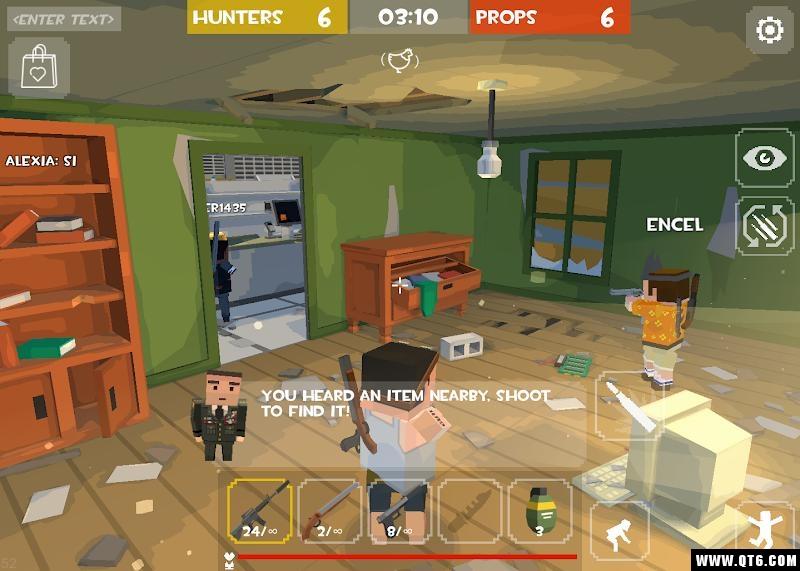
Task: Choose the knife melee slot
Action: (x=469, y=510)
